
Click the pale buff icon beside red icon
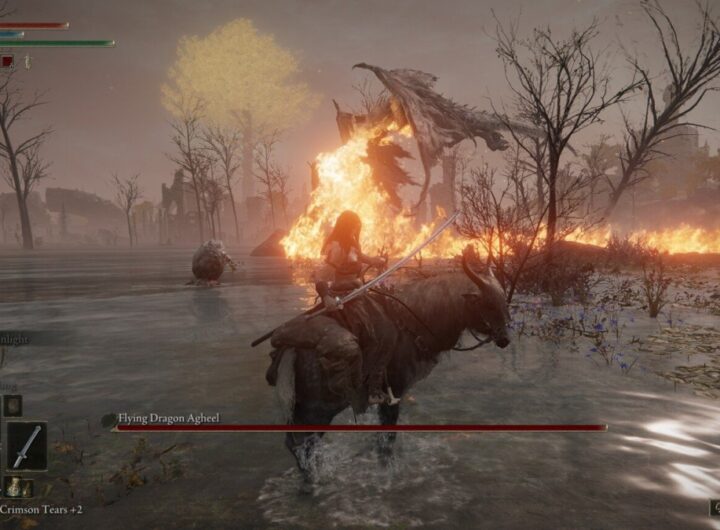(x=28, y=62)
